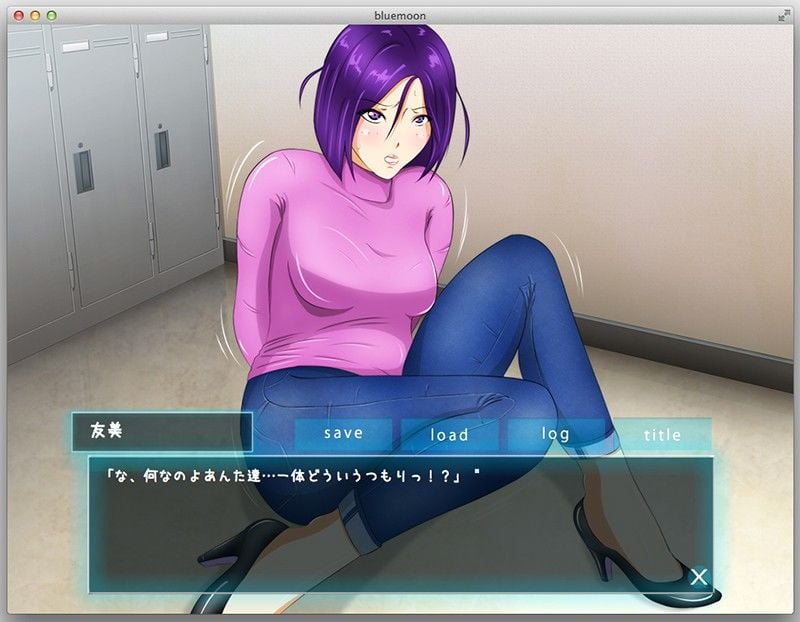Open the load menu

click(450, 434)
